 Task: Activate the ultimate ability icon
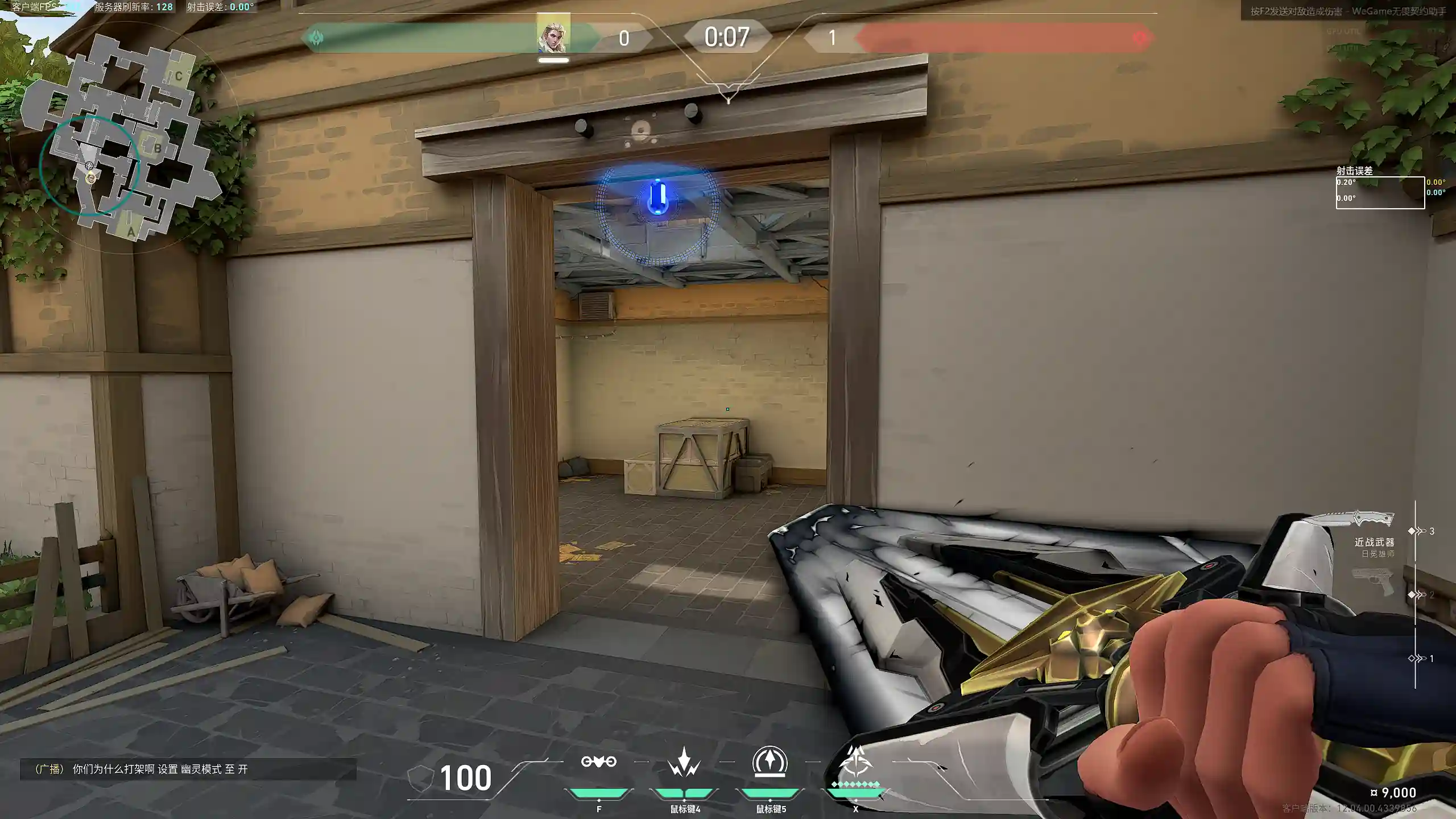click(x=856, y=762)
